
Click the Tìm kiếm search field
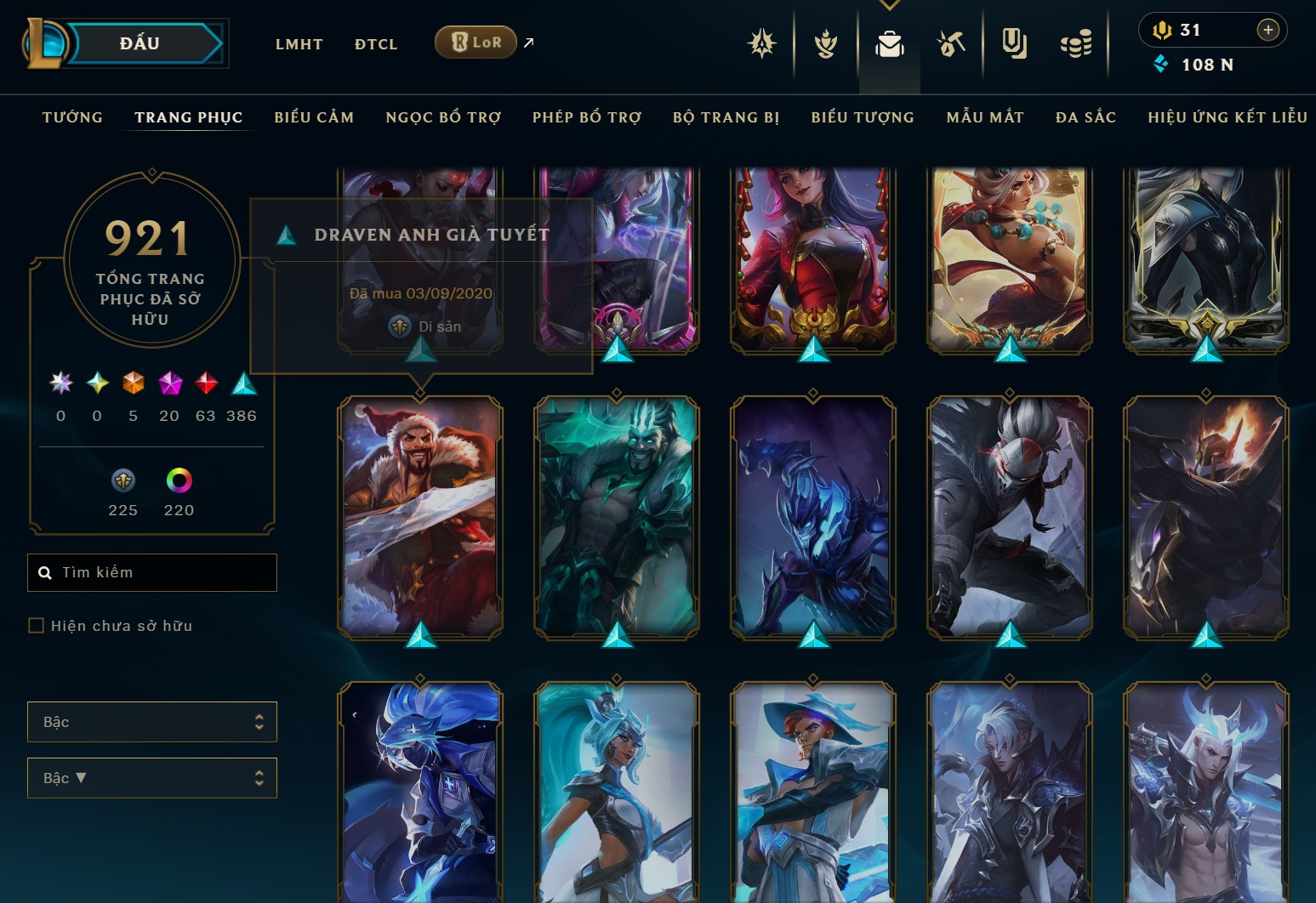162,572
